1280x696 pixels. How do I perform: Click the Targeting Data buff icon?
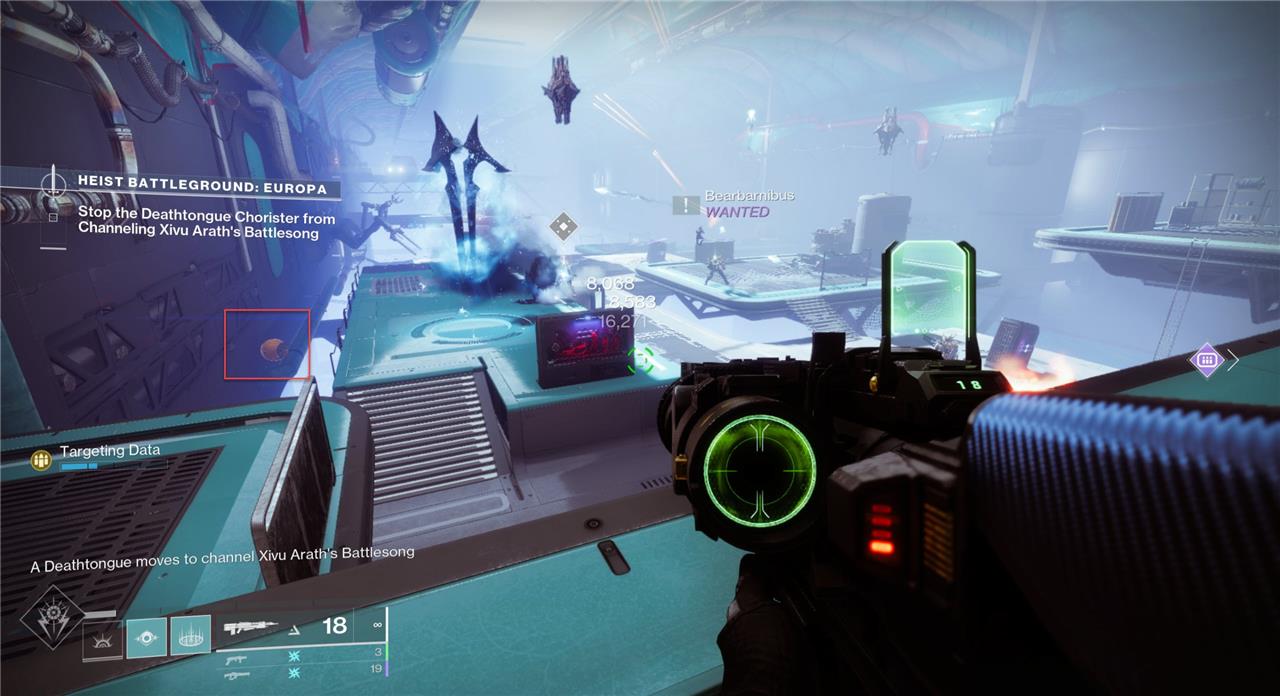coord(41,459)
